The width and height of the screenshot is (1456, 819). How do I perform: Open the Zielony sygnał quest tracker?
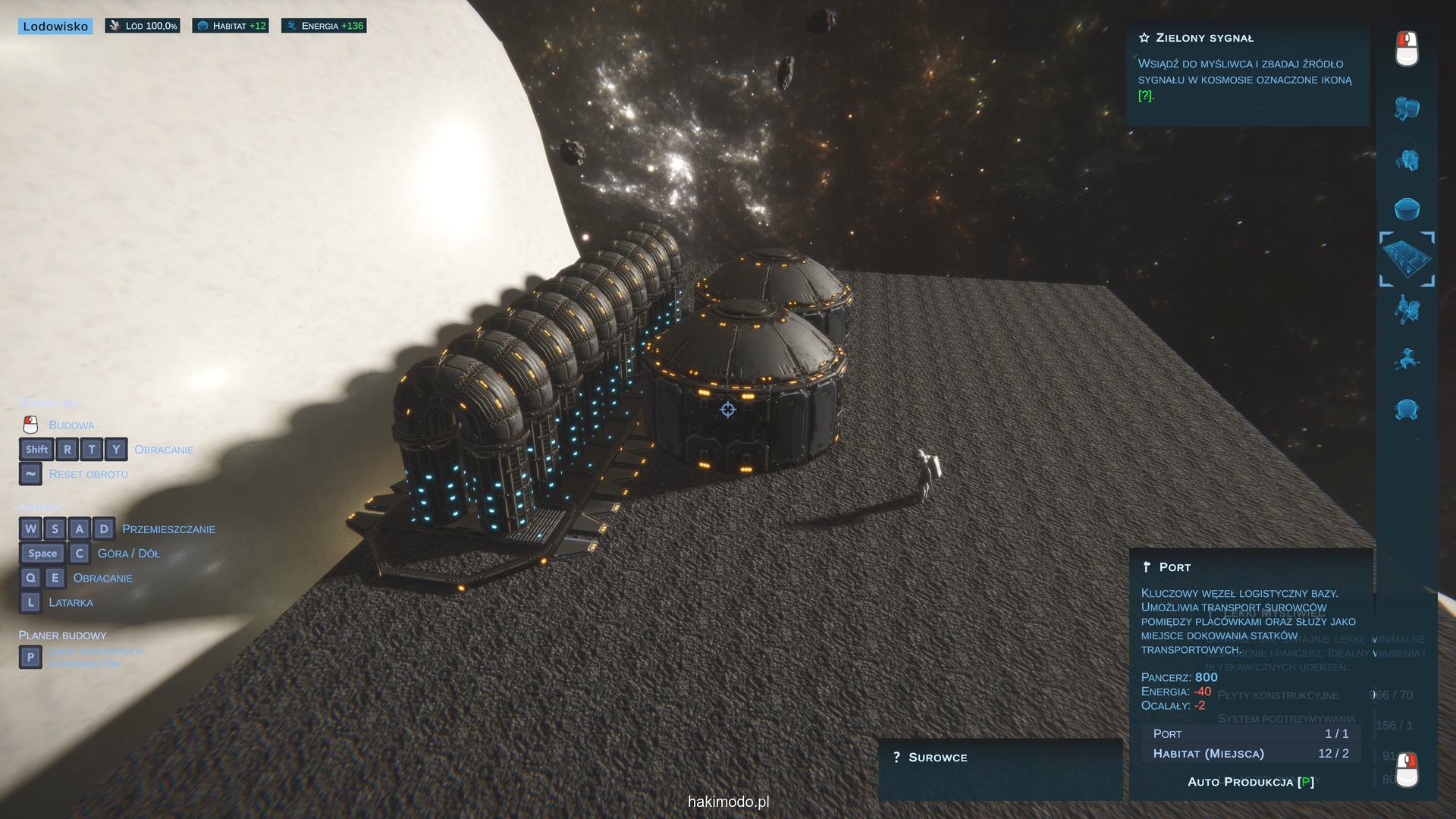pyautogui.click(x=1204, y=38)
